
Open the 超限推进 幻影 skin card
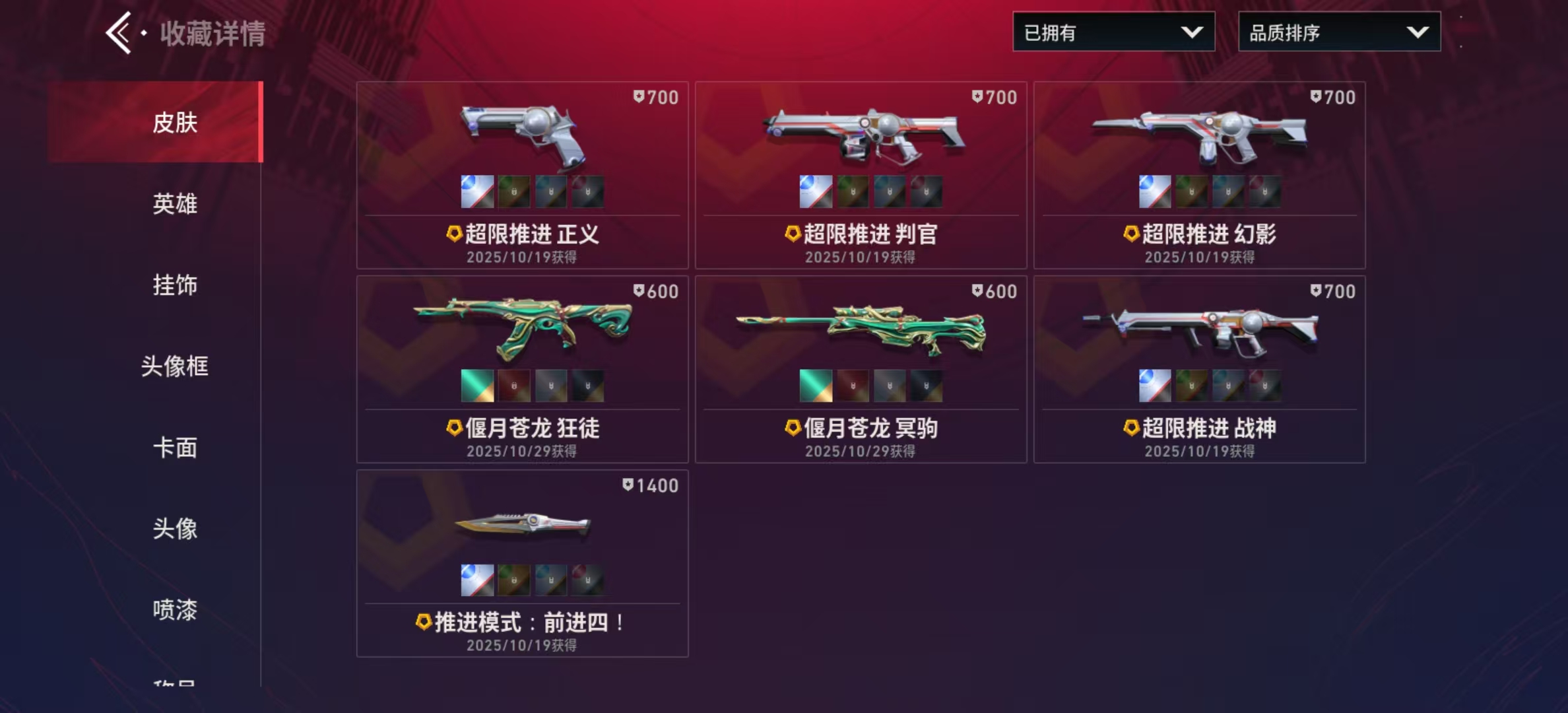1199,139
